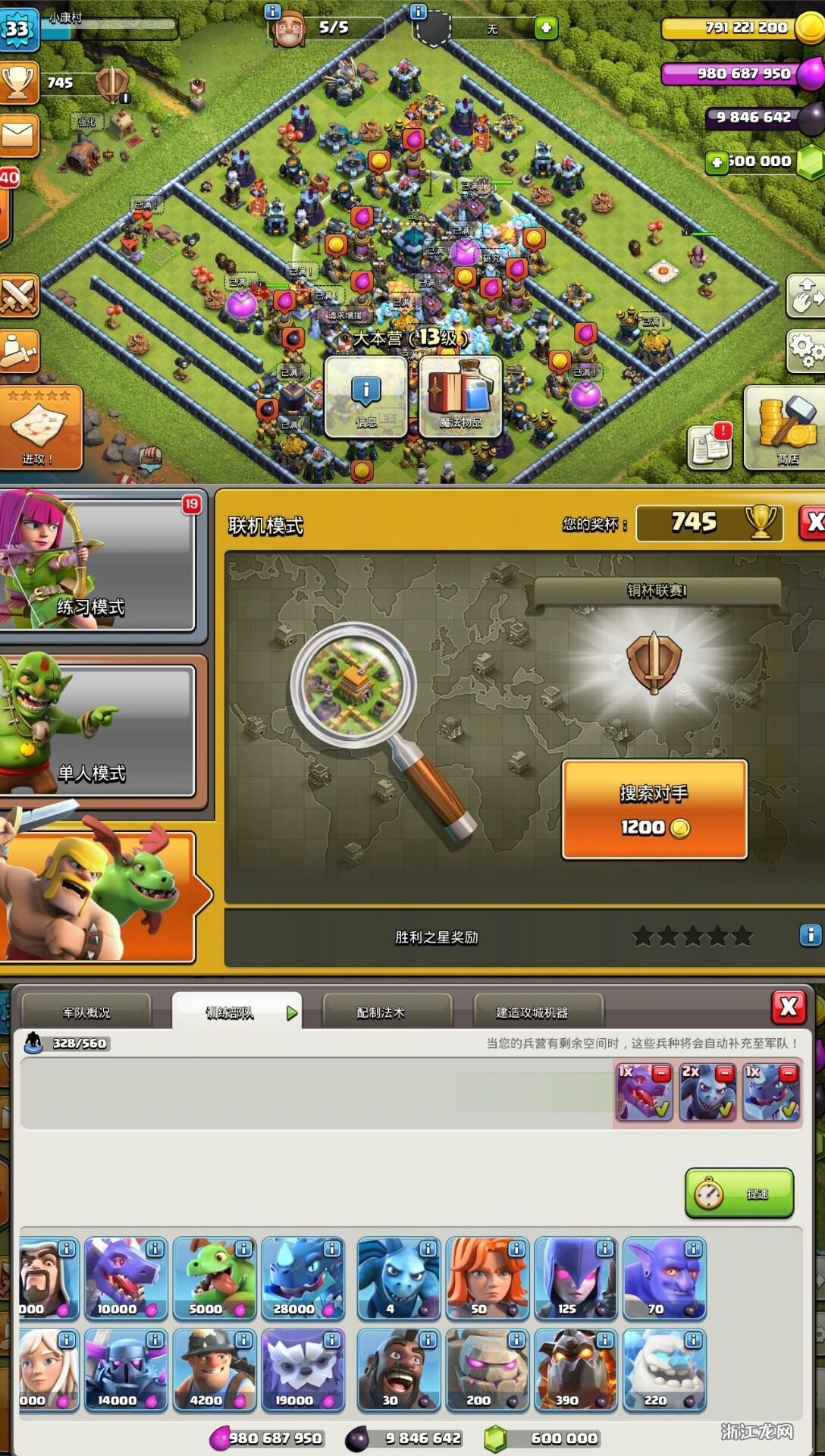Open the mail envelope inbox
The height and width of the screenshot is (1456, 825).
tap(18, 136)
